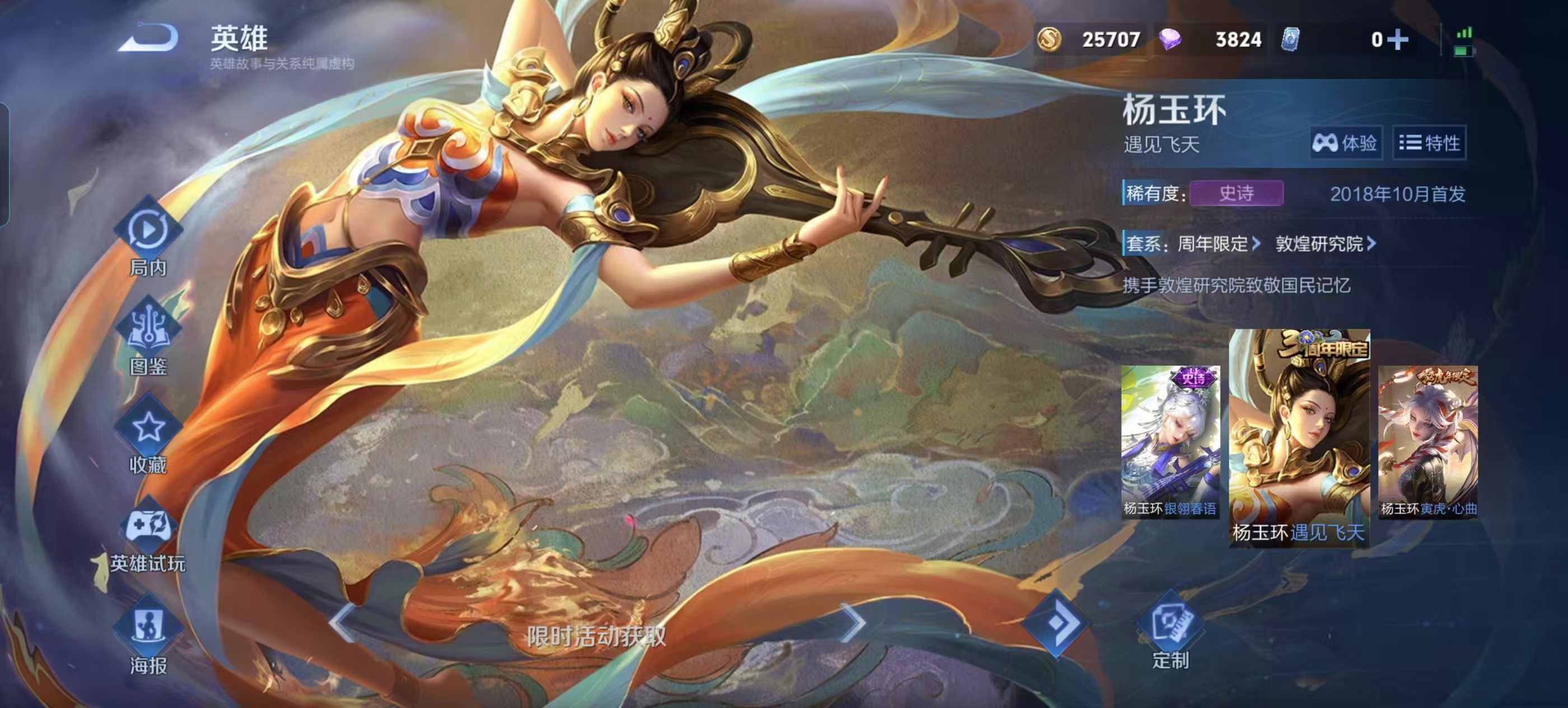Open the 敦煌研究院 series link
The width and height of the screenshot is (1568, 708).
point(1325,244)
